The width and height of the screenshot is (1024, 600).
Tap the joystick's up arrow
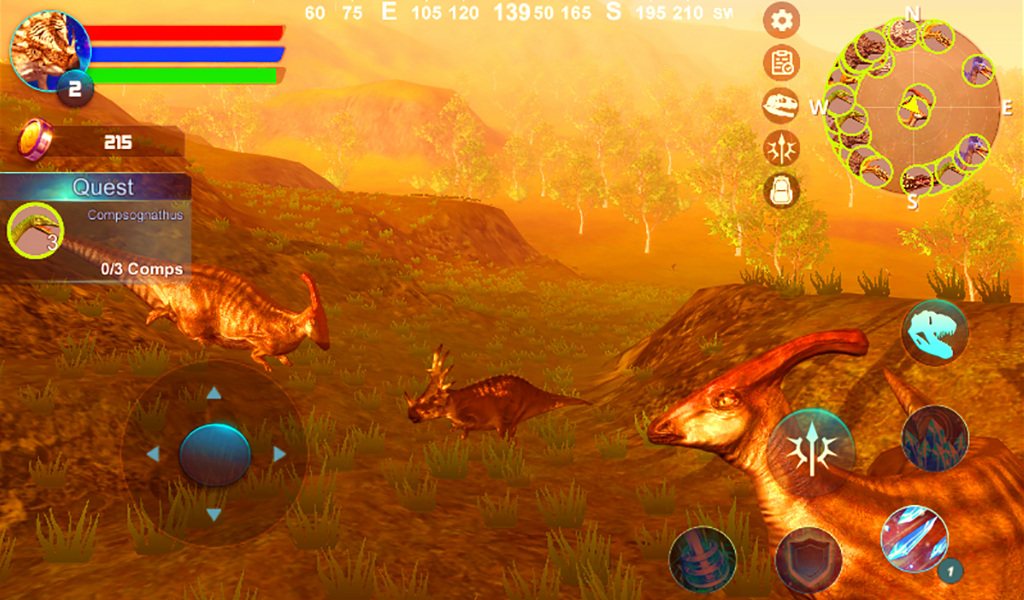point(214,393)
